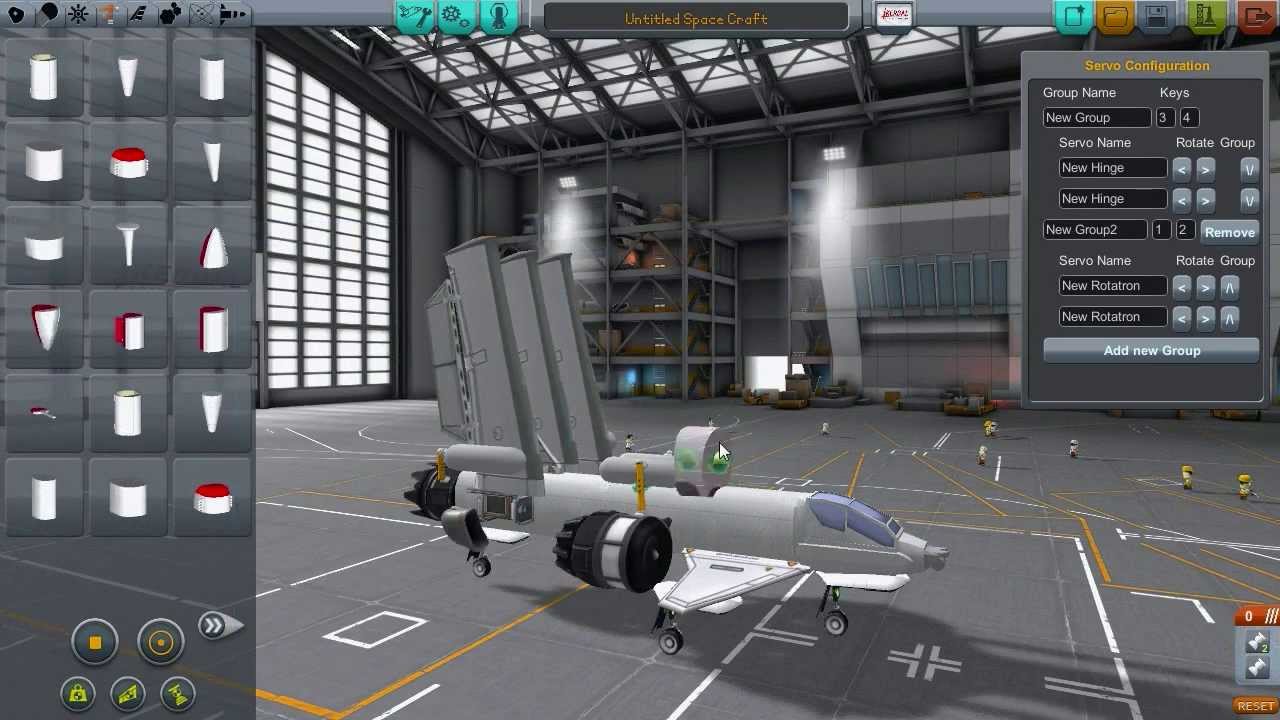Image resolution: width=1280 pixels, height=720 pixels.
Task: Click the Add new Group button
Action: [1151, 351]
